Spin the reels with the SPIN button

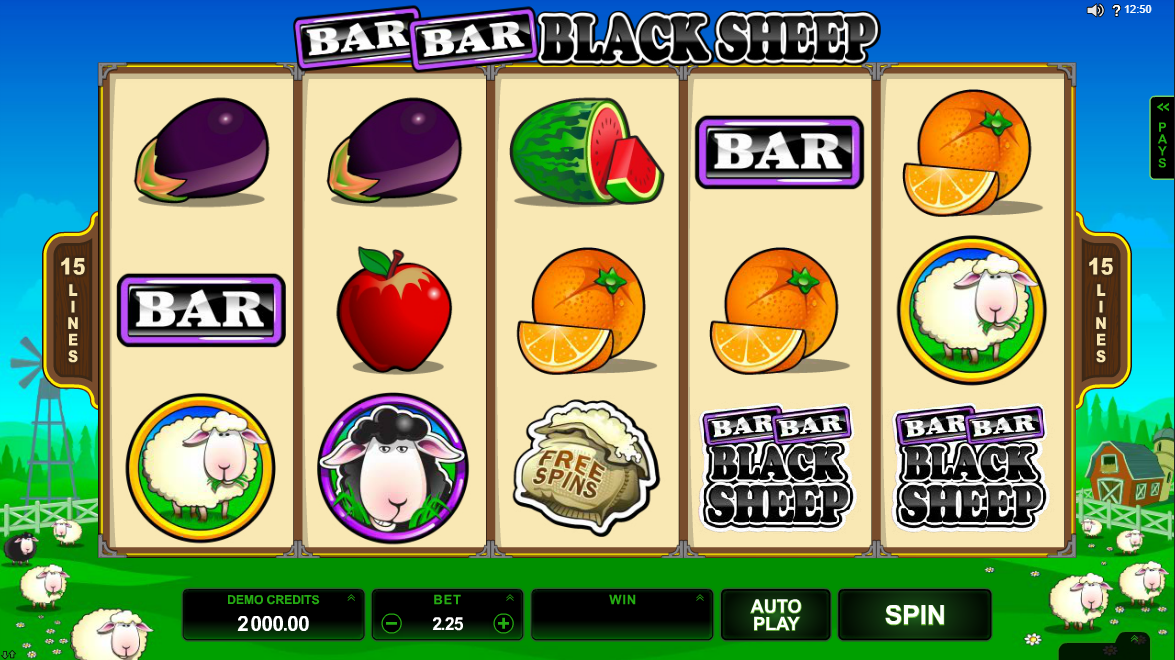tap(914, 615)
